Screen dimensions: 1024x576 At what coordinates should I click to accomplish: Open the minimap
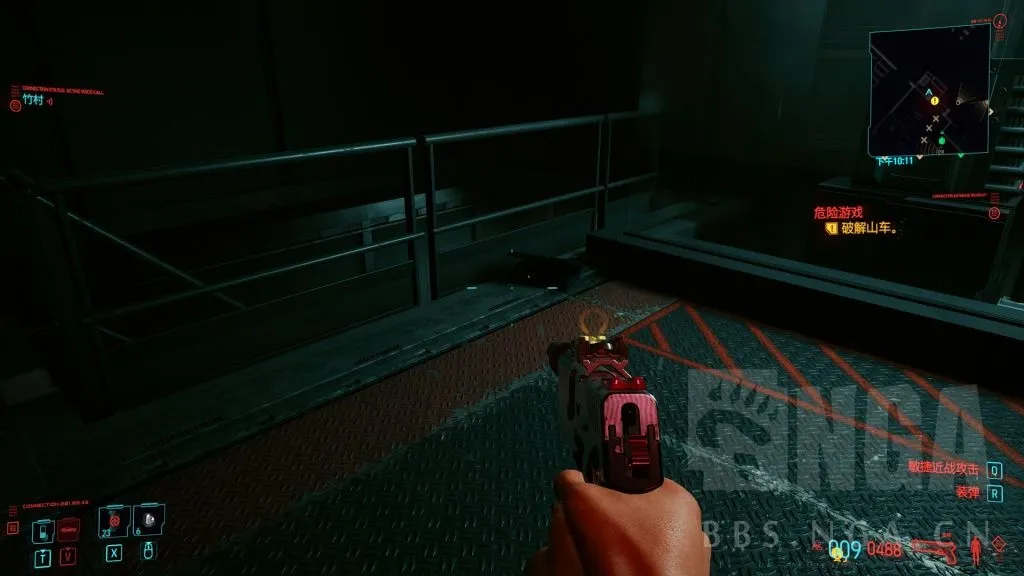pos(928,90)
